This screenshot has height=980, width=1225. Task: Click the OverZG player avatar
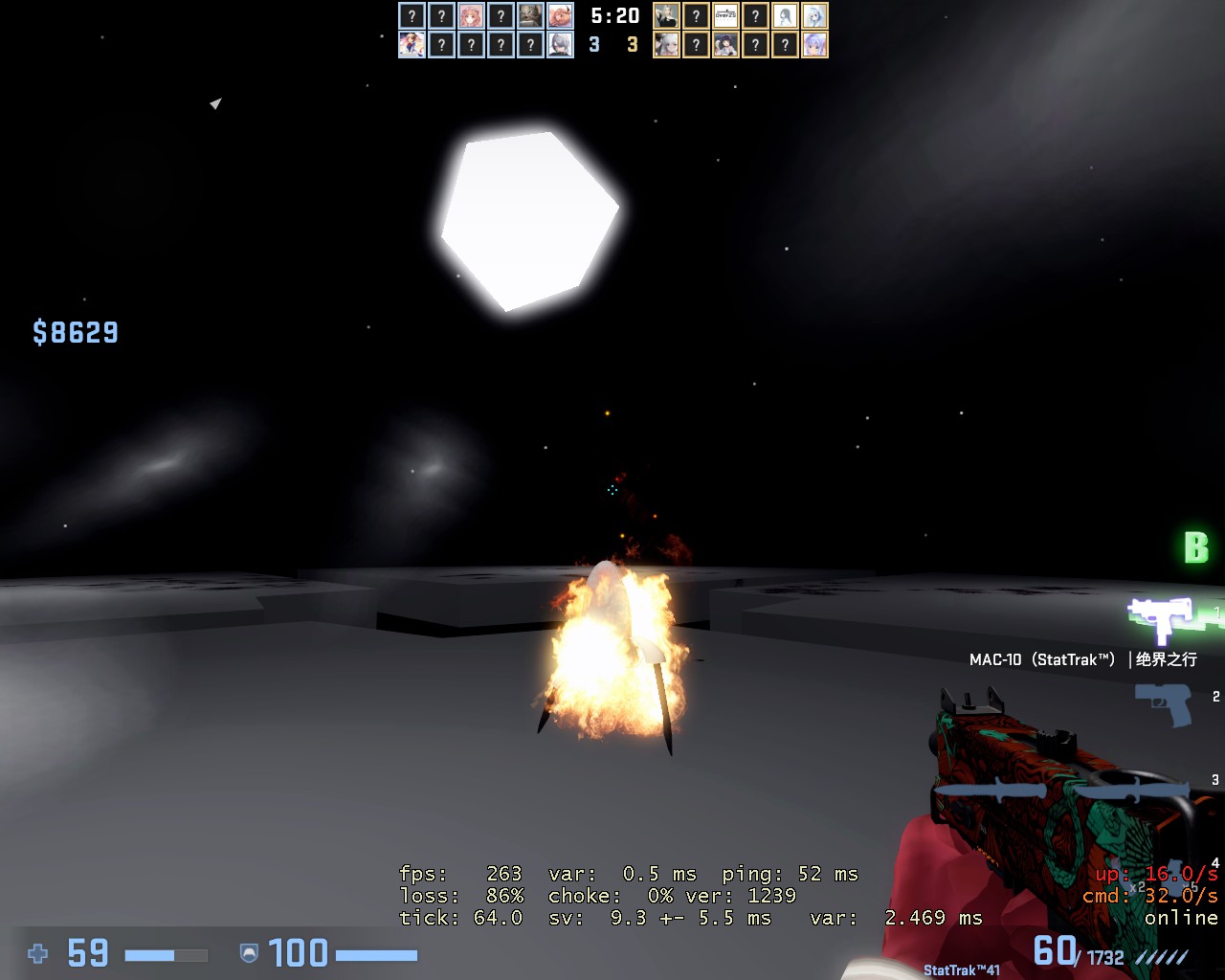tap(725, 16)
